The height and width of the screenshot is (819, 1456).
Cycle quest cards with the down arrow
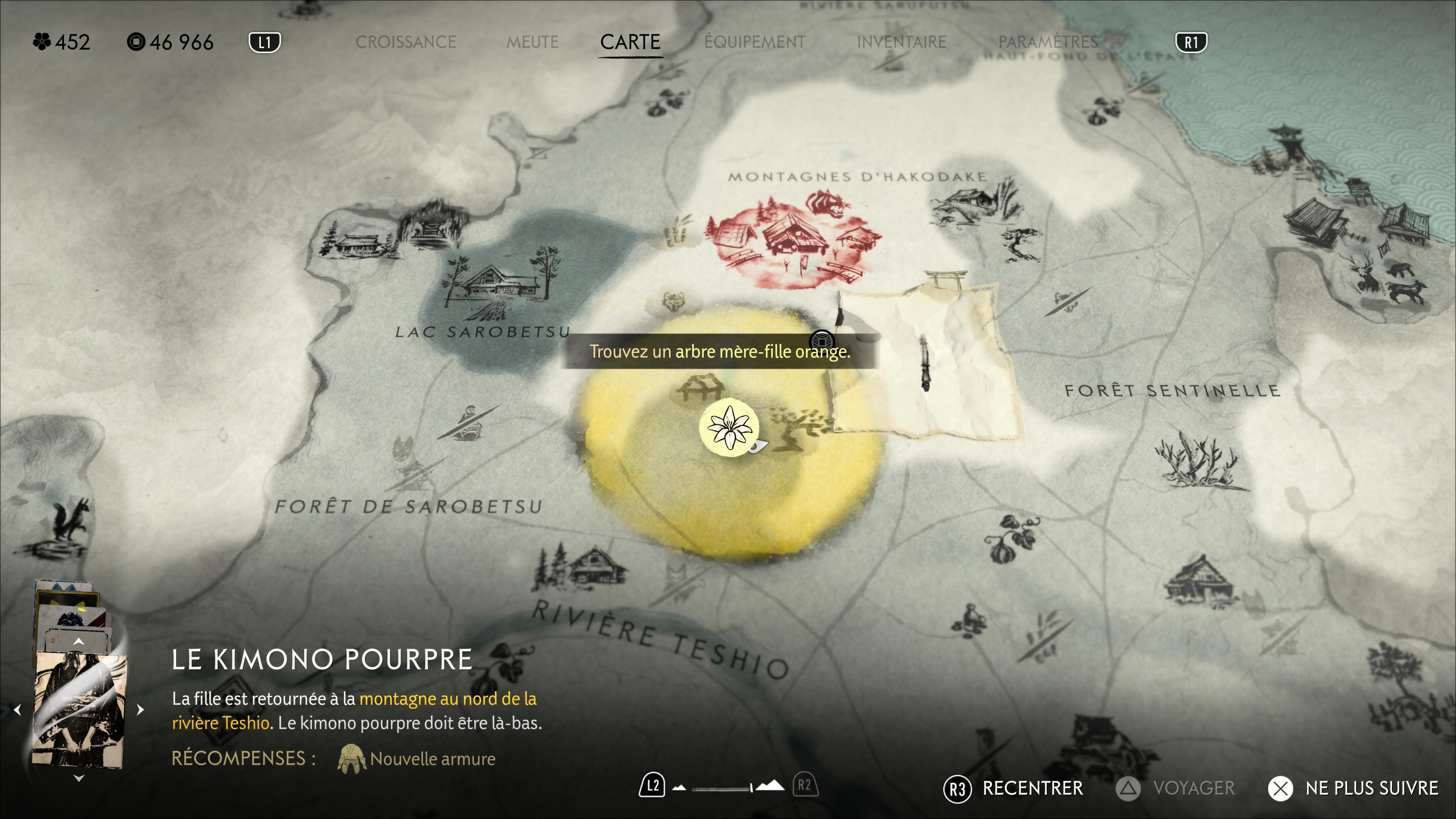79,778
